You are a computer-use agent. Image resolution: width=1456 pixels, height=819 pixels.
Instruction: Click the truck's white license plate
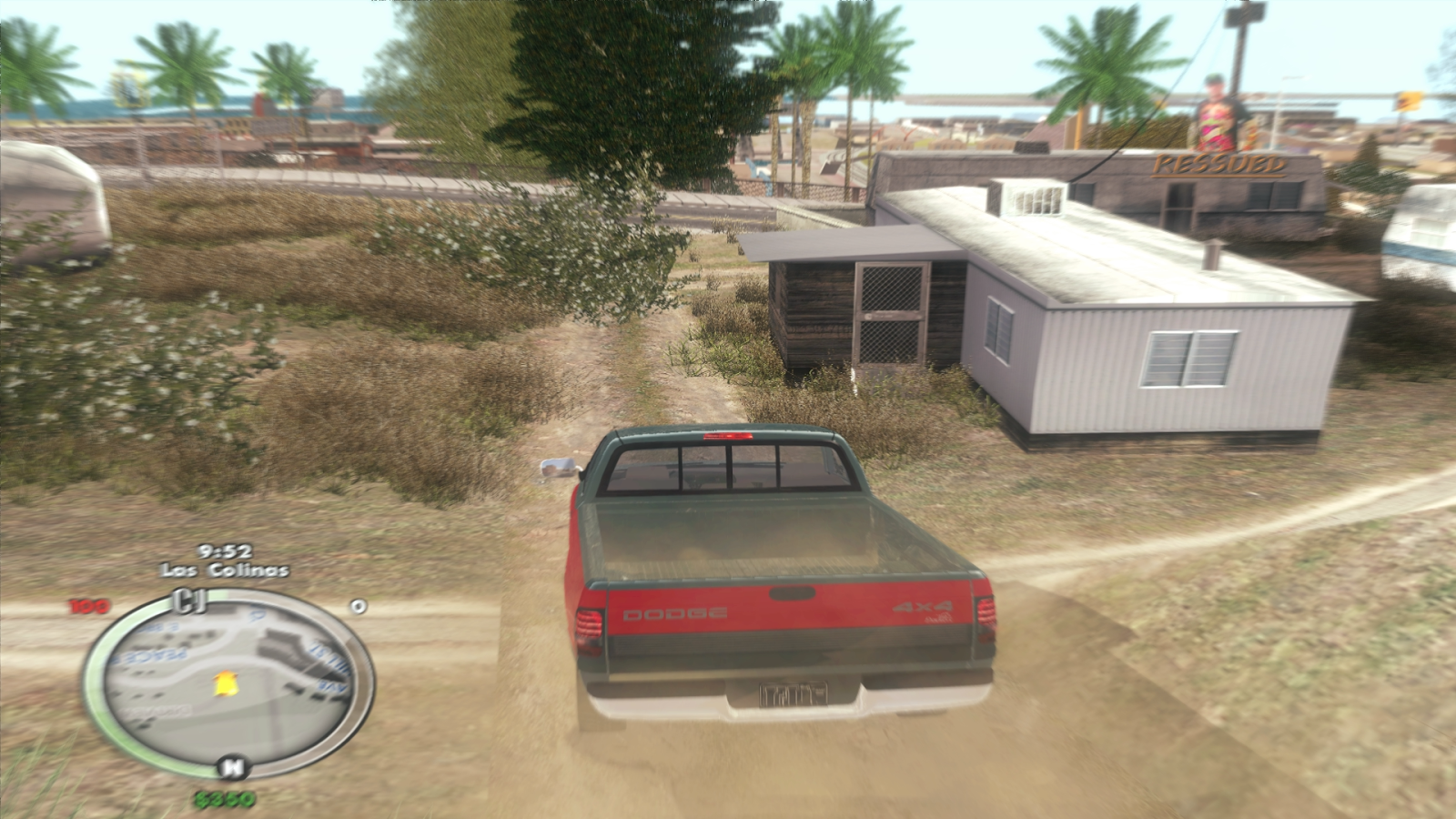tap(794, 696)
